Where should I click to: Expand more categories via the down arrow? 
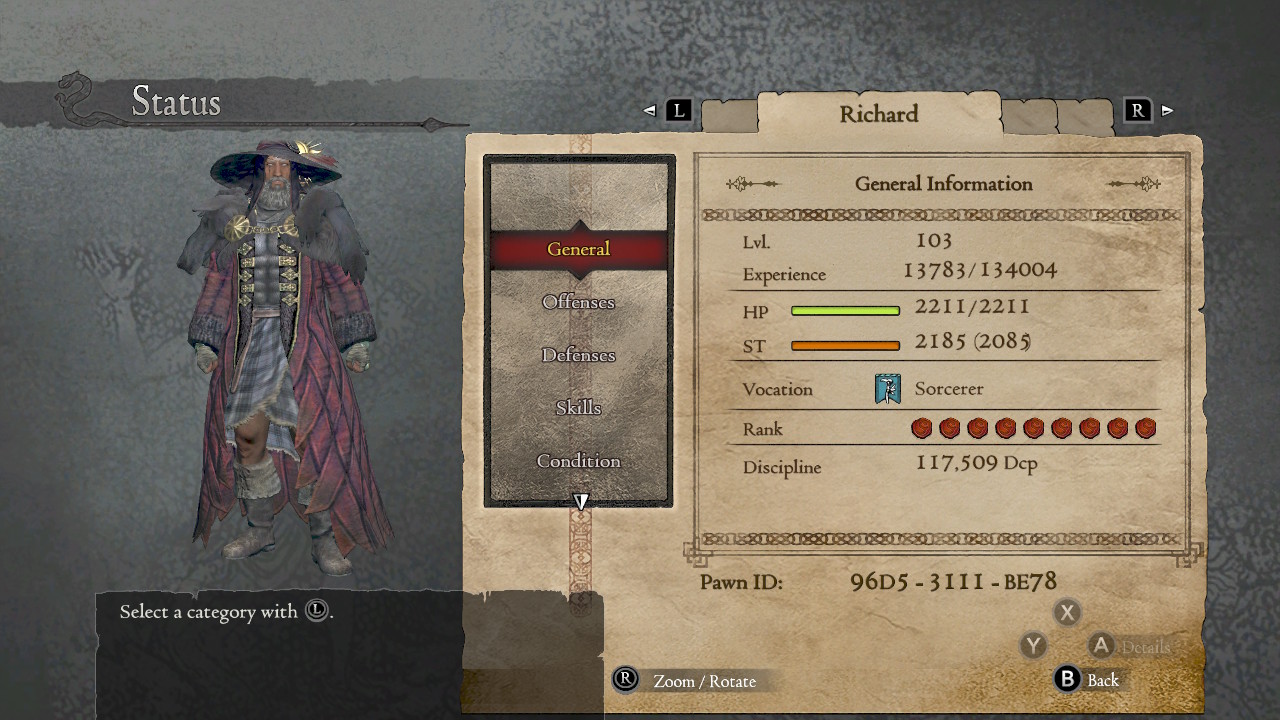[x=580, y=500]
